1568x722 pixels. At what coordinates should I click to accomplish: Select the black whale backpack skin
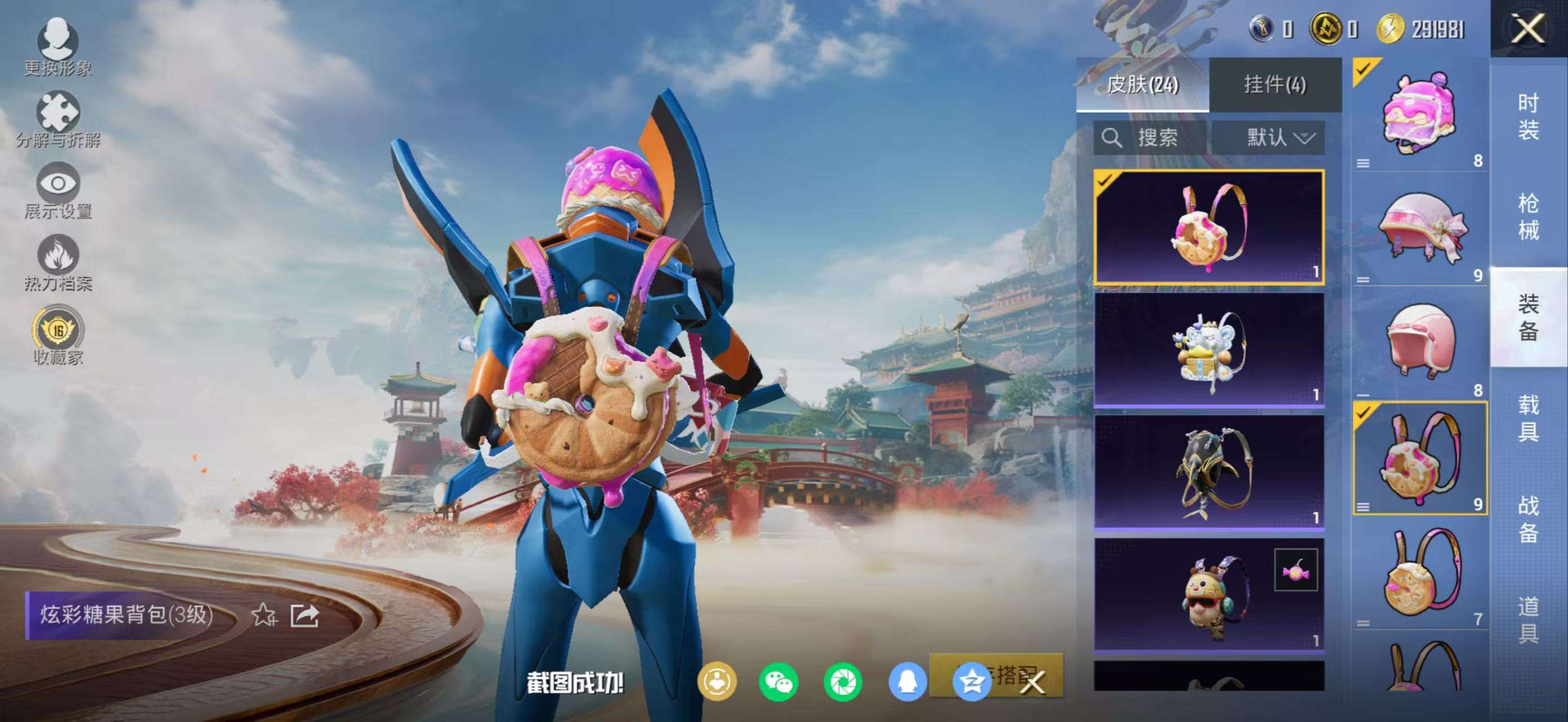(x=1208, y=472)
